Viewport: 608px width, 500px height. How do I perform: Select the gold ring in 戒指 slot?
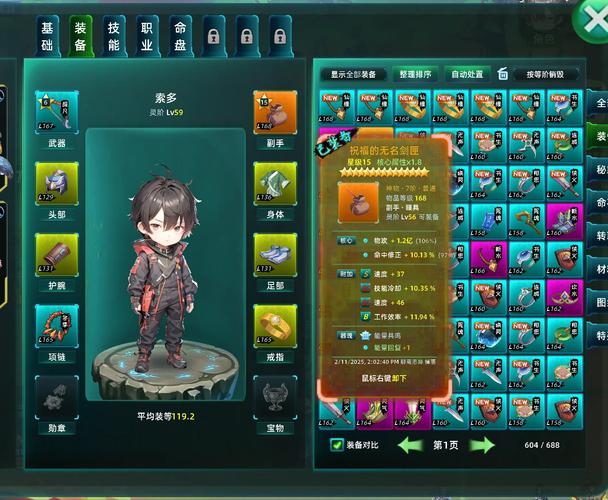[276, 324]
